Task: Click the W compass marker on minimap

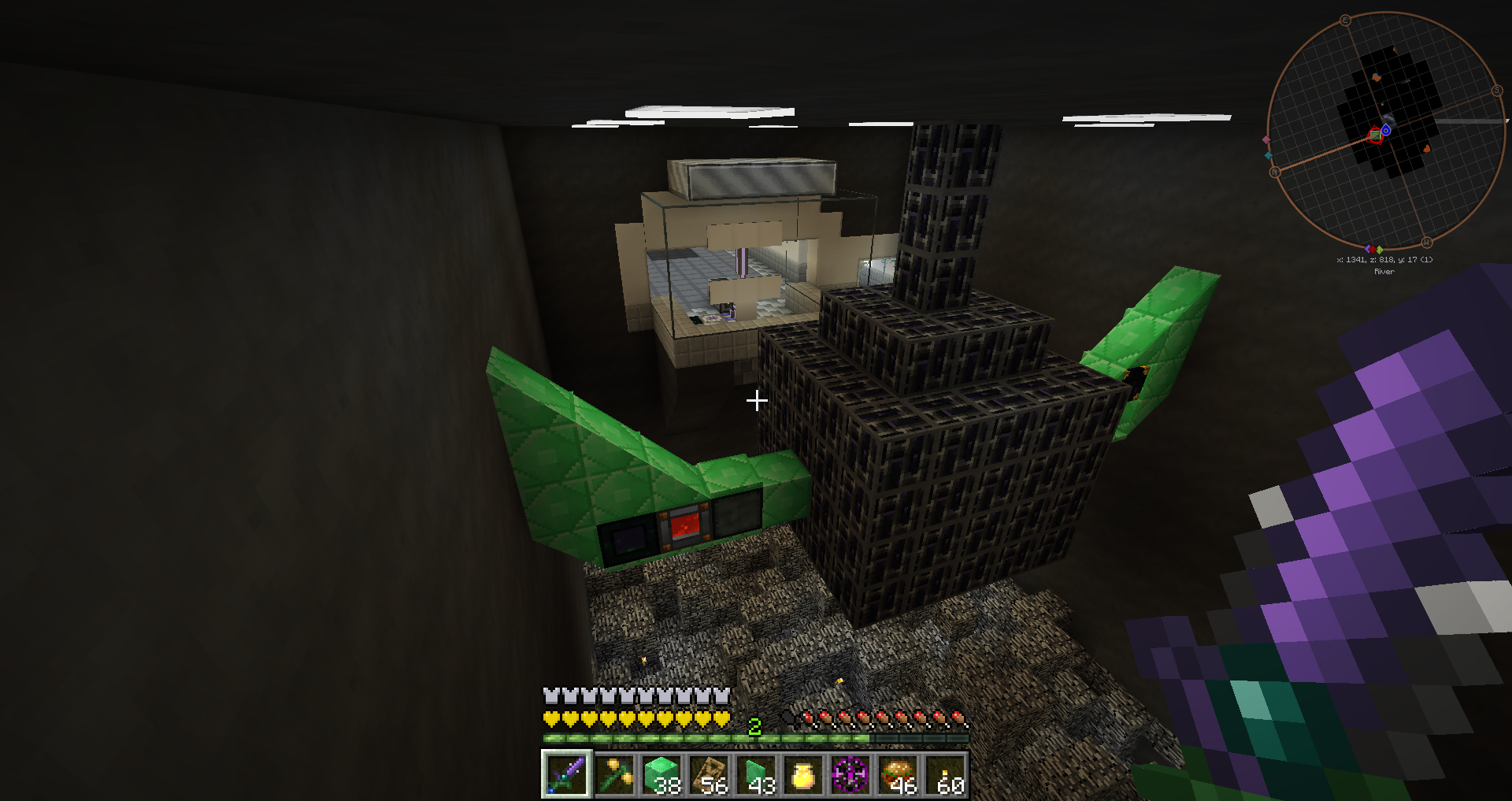Action: 1426,242
